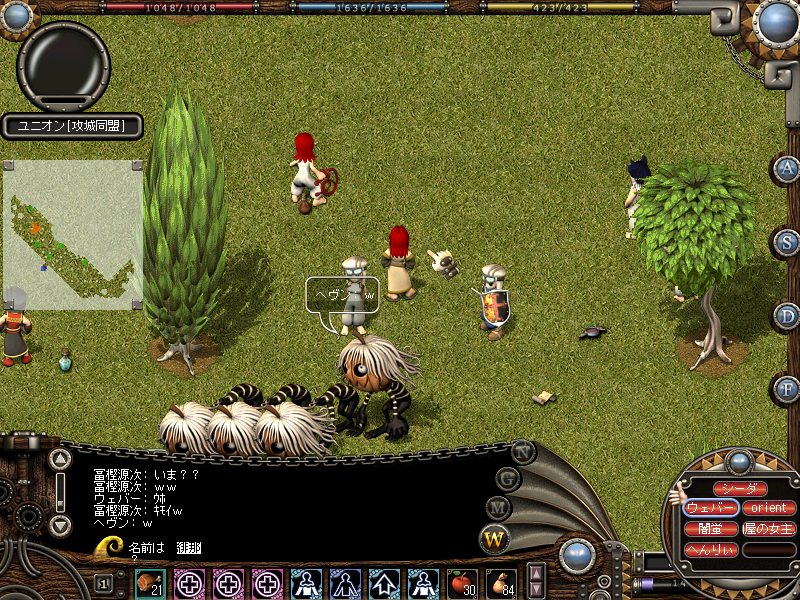Screen dimensions: 800x600
Task: Click the round M chat button
Action: click(x=499, y=508)
